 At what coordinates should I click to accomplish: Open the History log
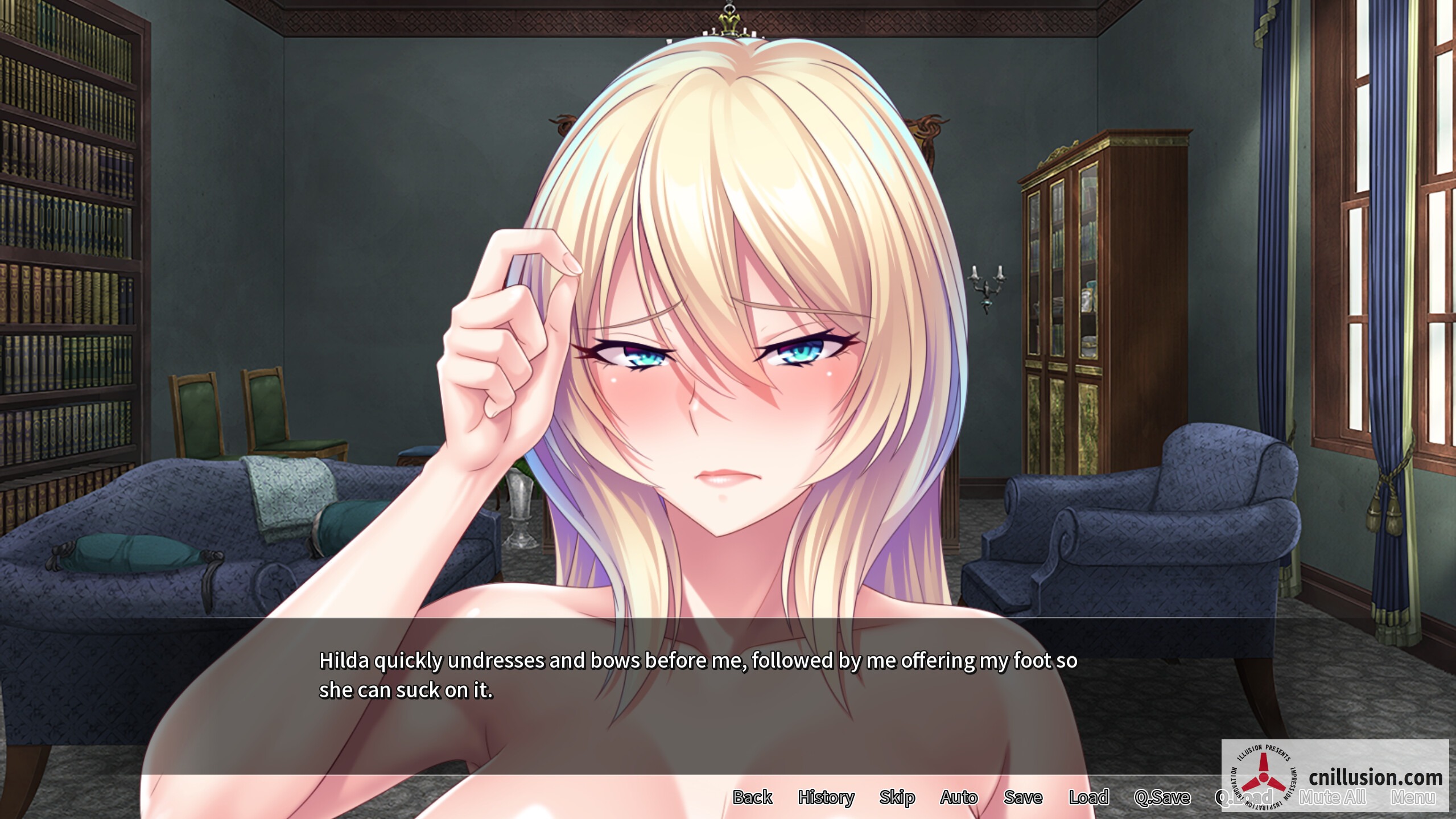[x=827, y=797]
